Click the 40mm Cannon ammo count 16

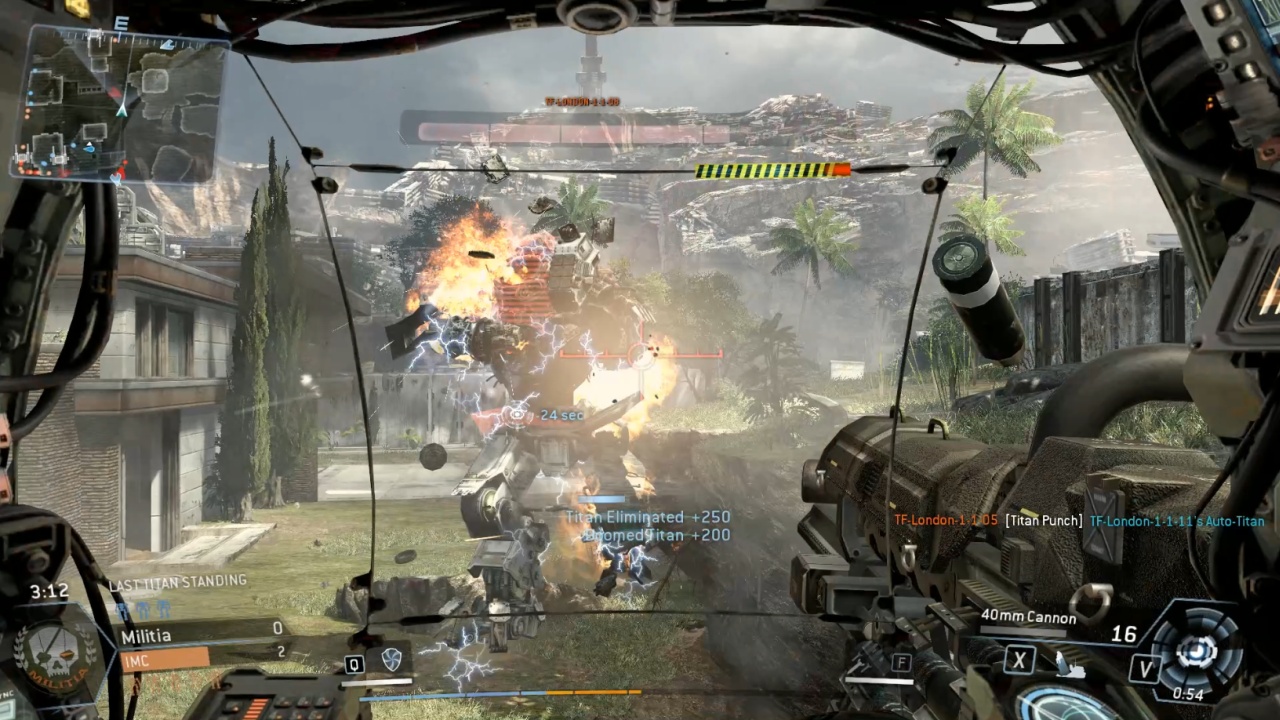(1124, 634)
